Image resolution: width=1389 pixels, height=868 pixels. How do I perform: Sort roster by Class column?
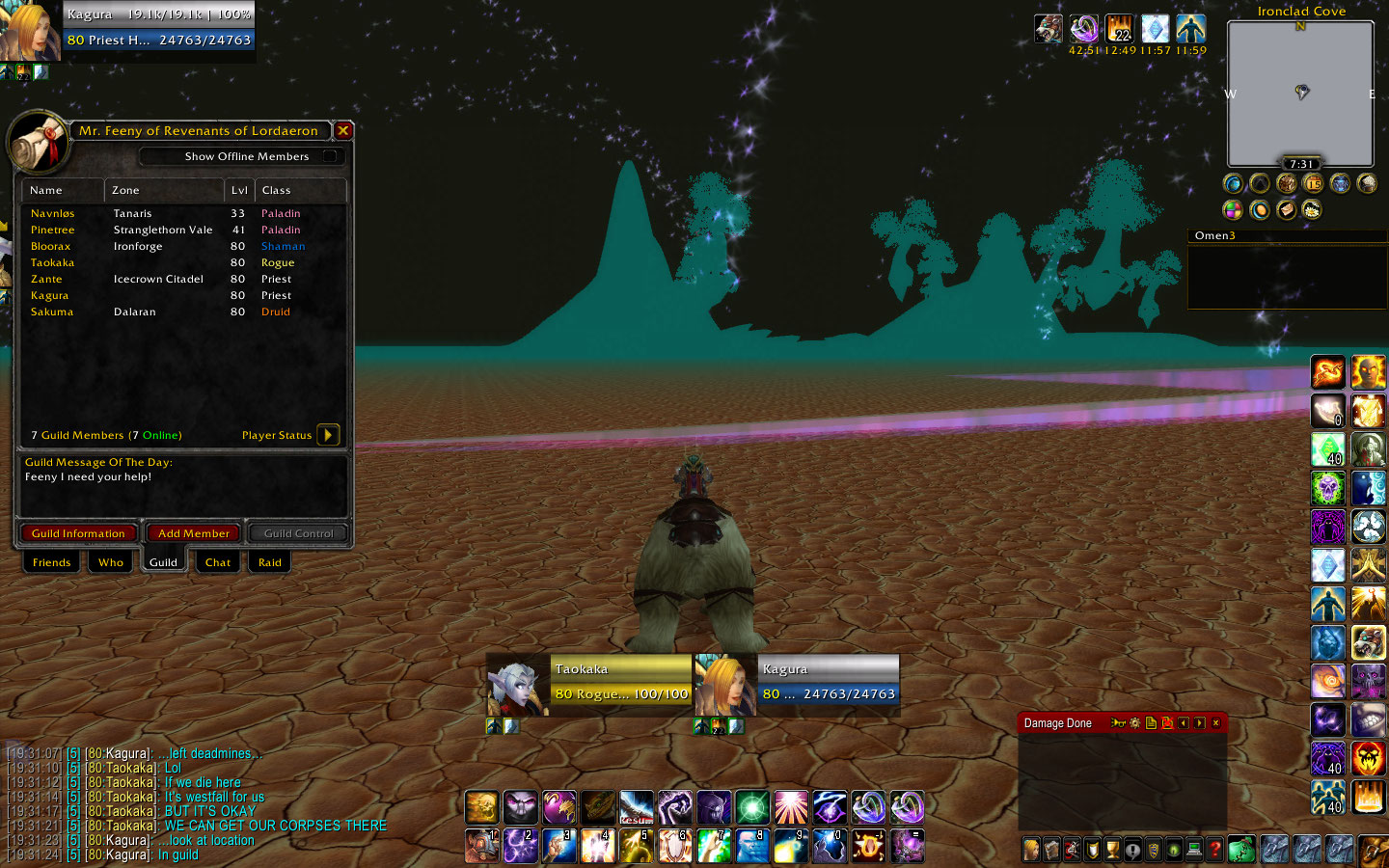(301, 190)
